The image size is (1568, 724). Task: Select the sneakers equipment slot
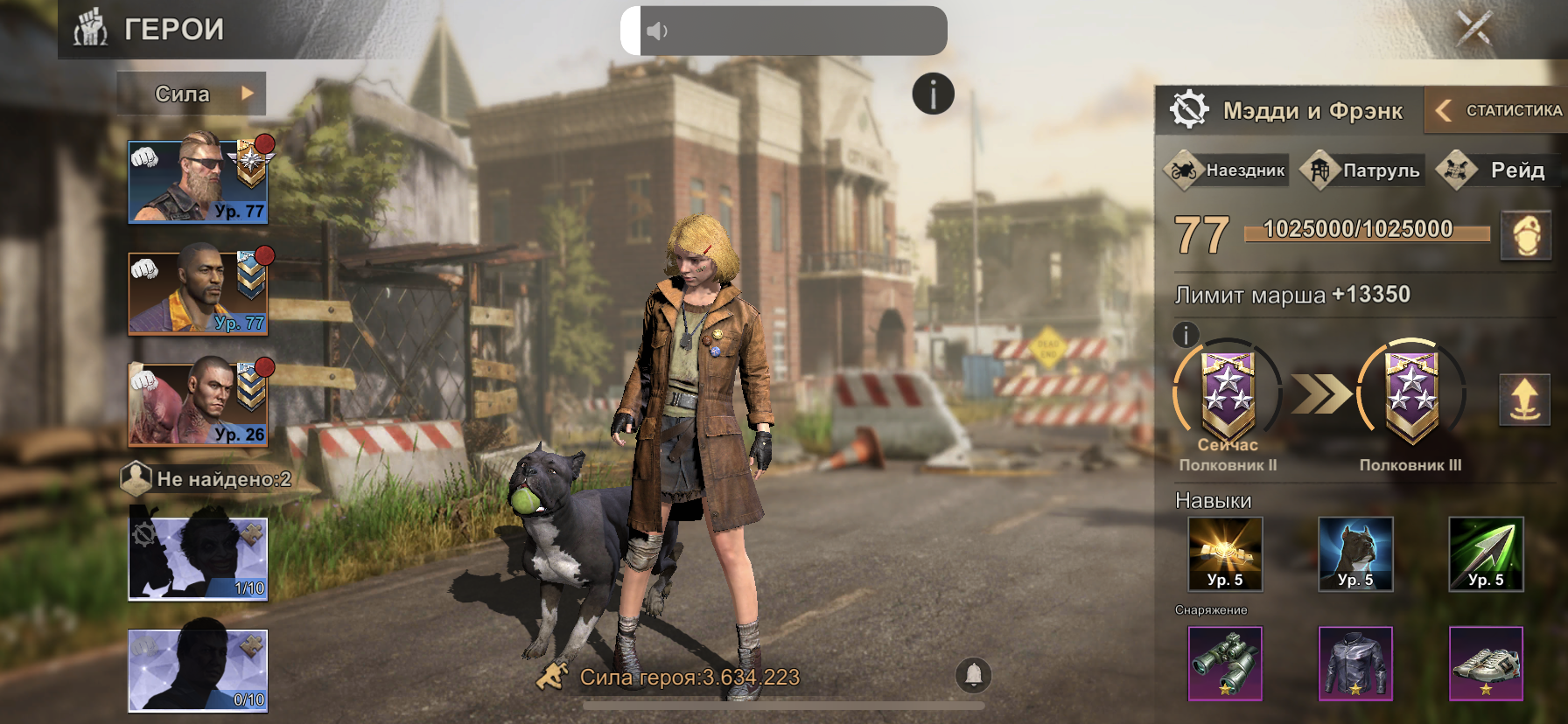(x=1486, y=664)
